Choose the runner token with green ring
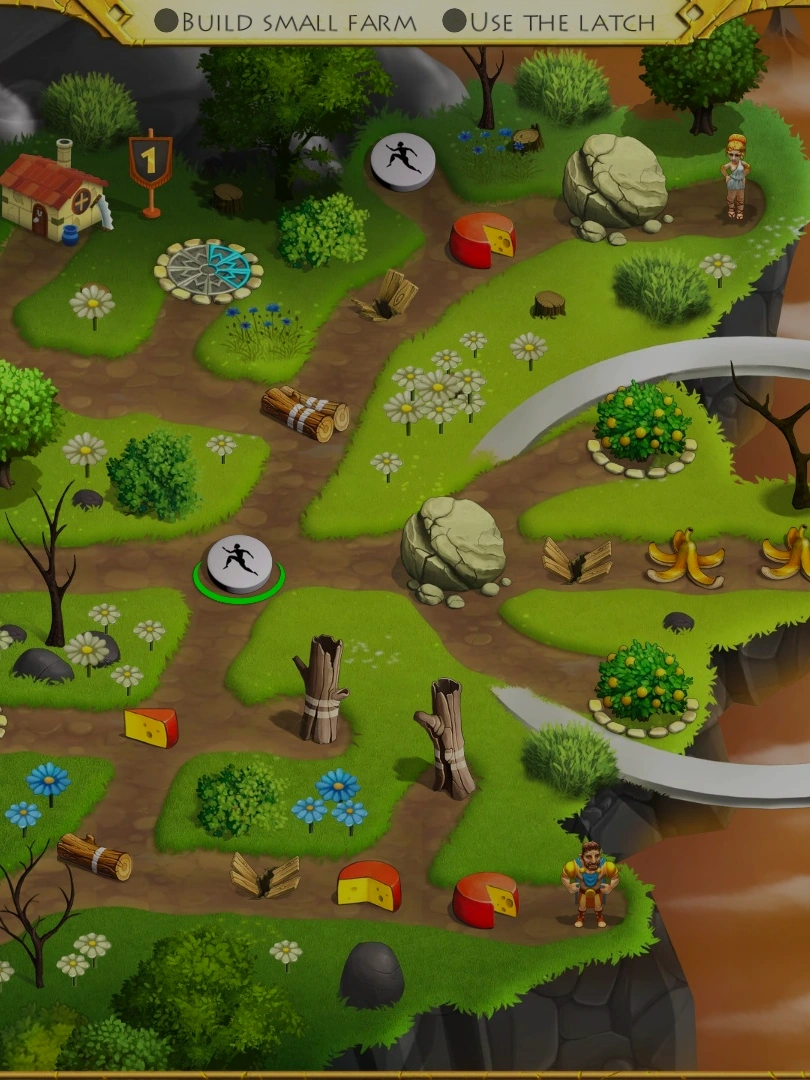810x1080 pixels. [x=239, y=563]
